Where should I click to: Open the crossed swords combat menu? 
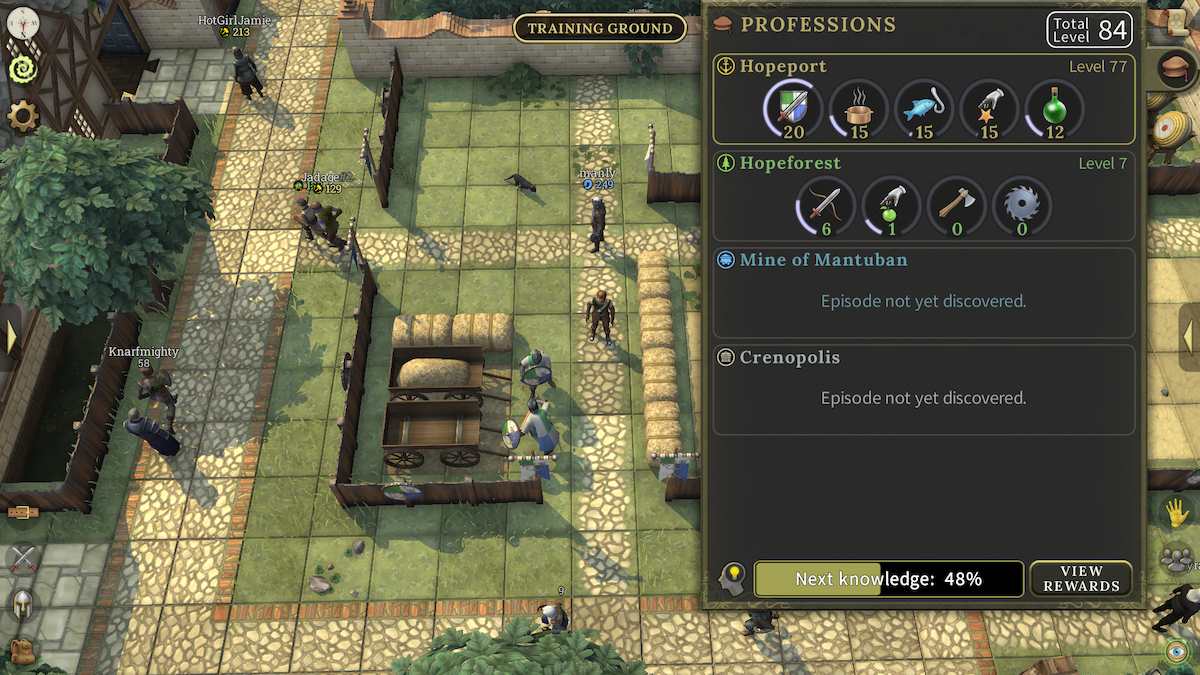pos(22,557)
